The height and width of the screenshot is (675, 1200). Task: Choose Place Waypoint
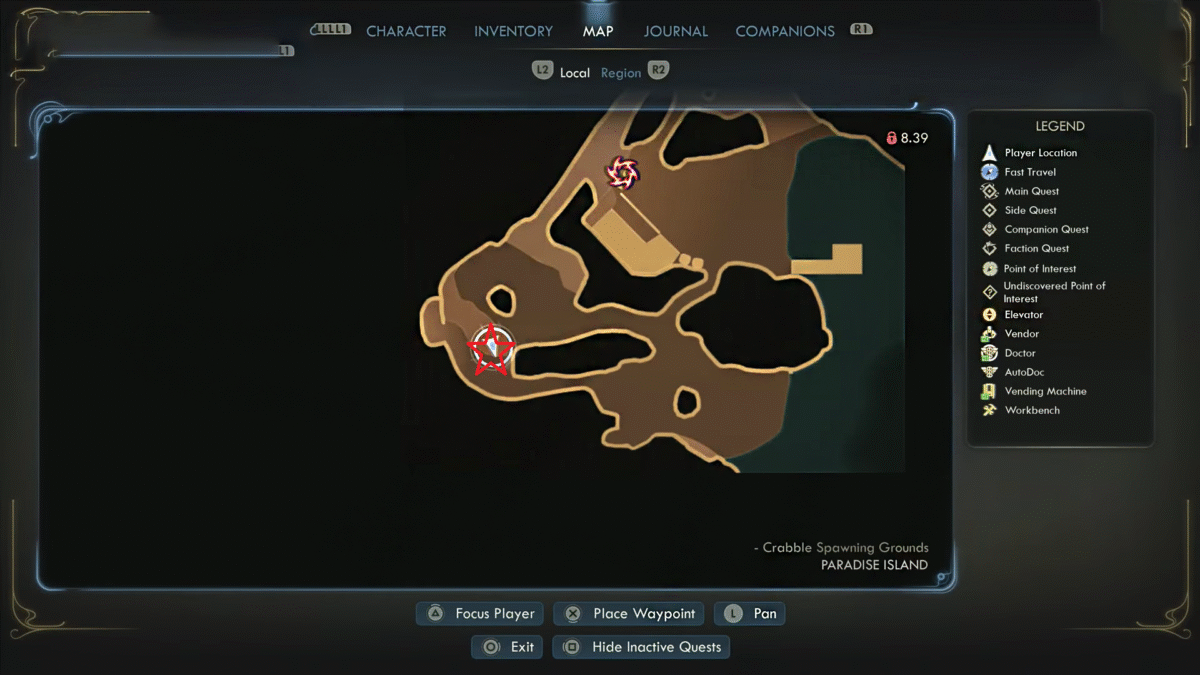click(629, 614)
